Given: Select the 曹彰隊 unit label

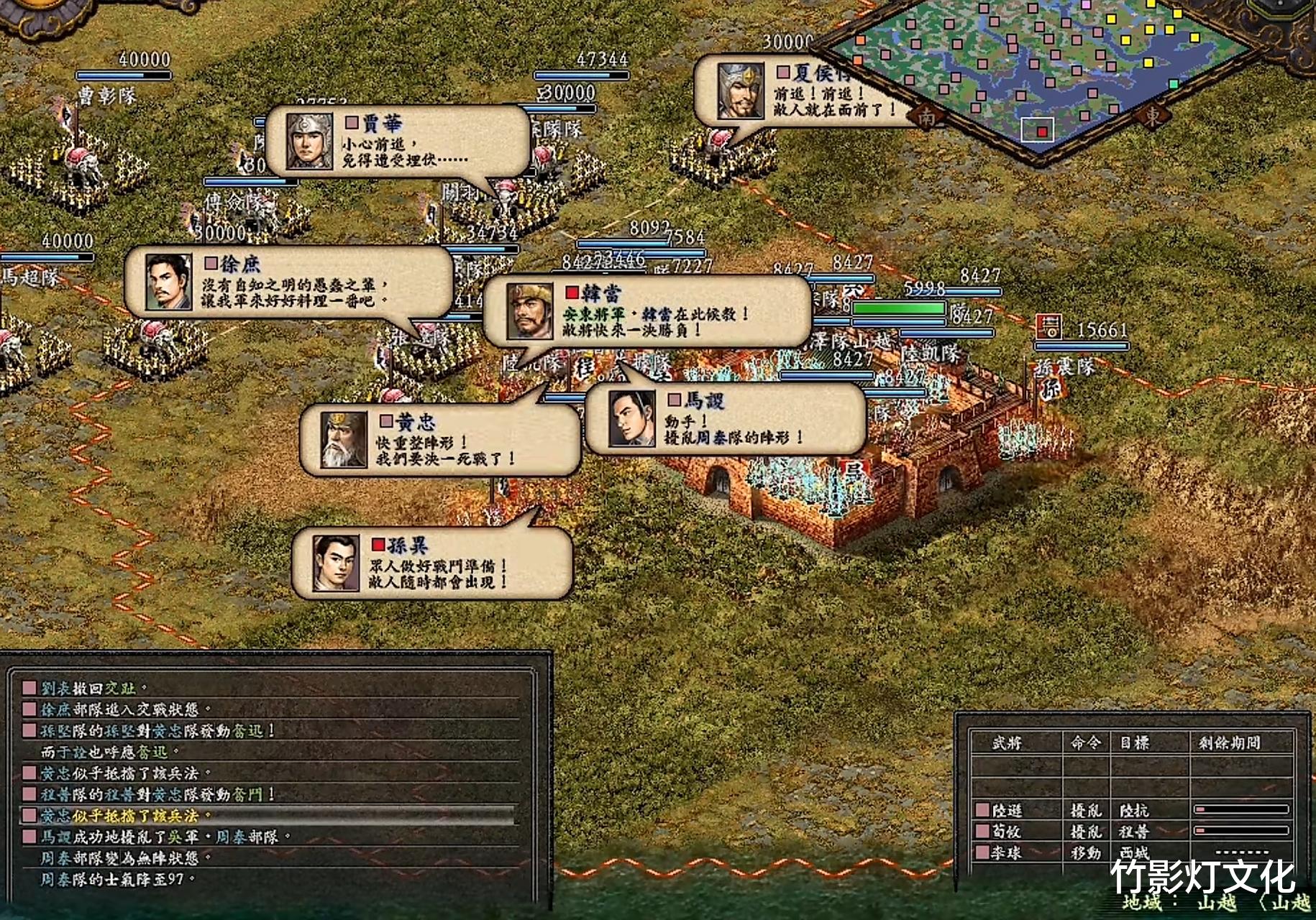Looking at the screenshot, I should 106,96.
